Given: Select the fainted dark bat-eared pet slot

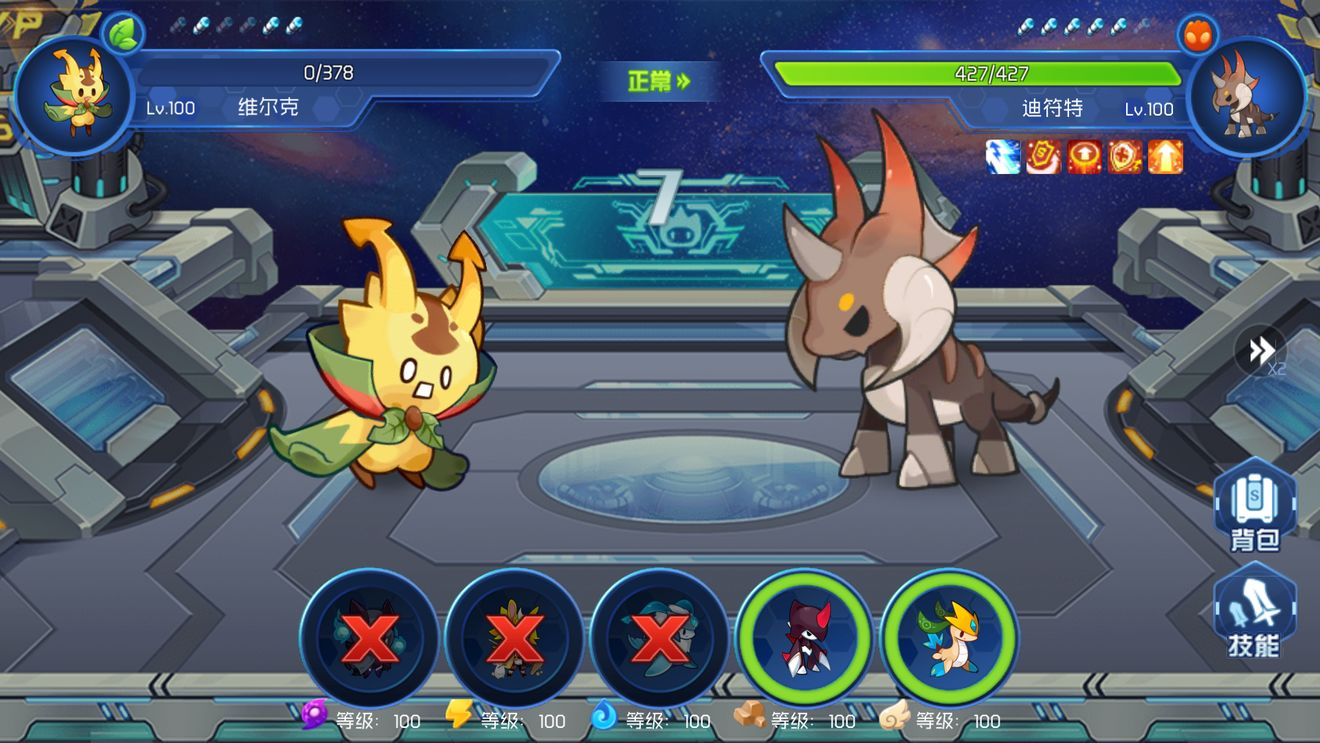Looking at the screenshot, I should [369, 637].
